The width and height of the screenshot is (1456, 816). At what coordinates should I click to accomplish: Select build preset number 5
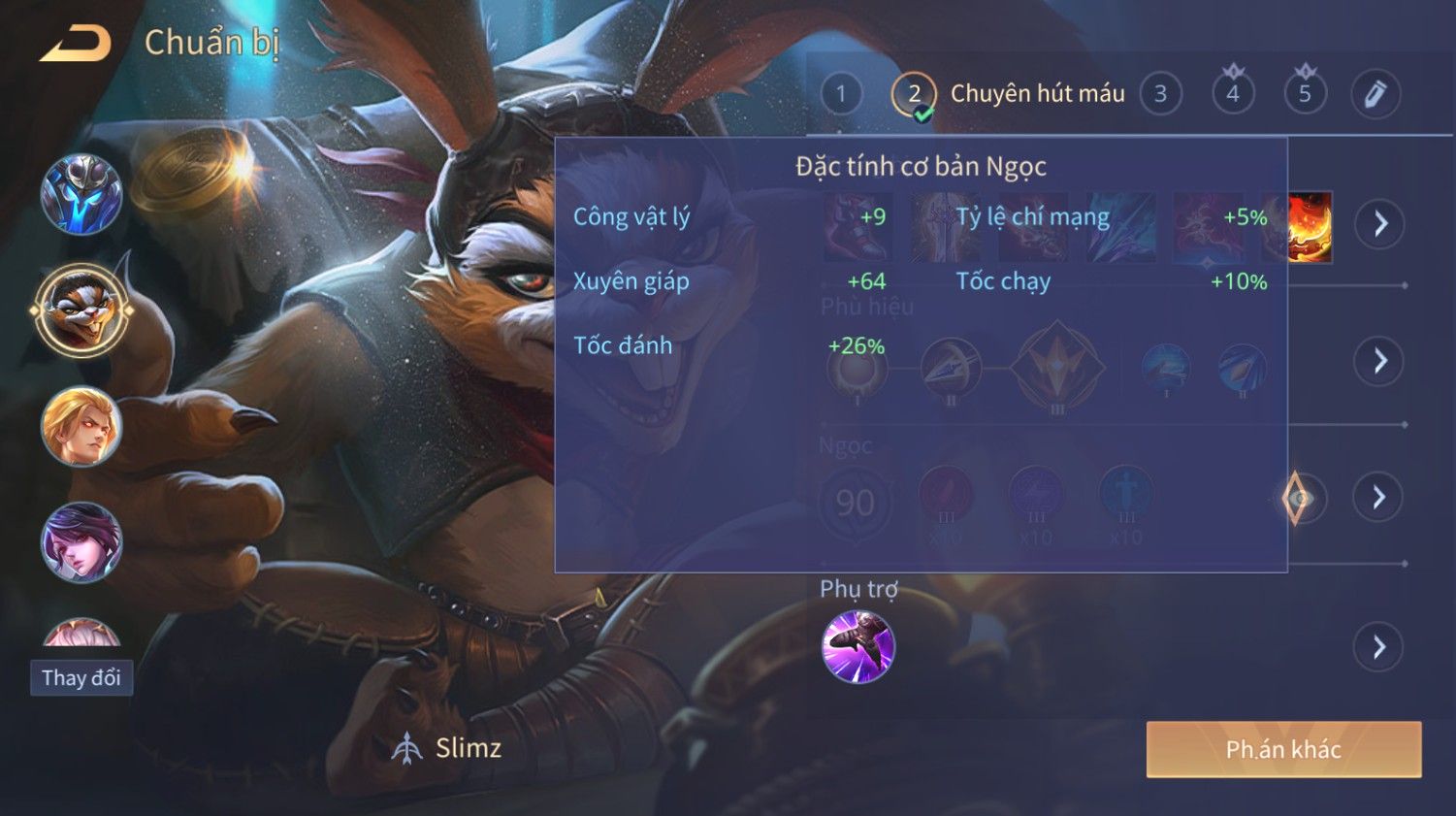click(1305, 94)
